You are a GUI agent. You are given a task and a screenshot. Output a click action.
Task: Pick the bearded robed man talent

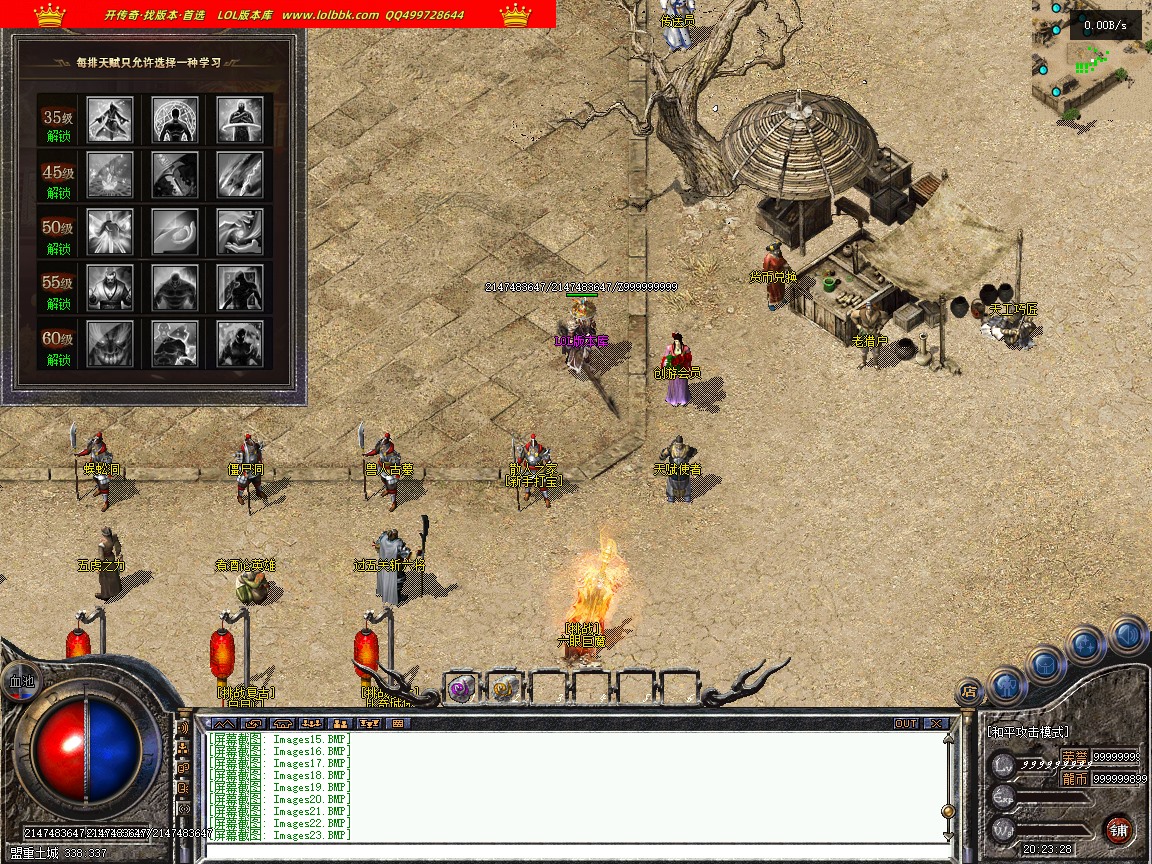pyautogui.click(x=110, y=288)
